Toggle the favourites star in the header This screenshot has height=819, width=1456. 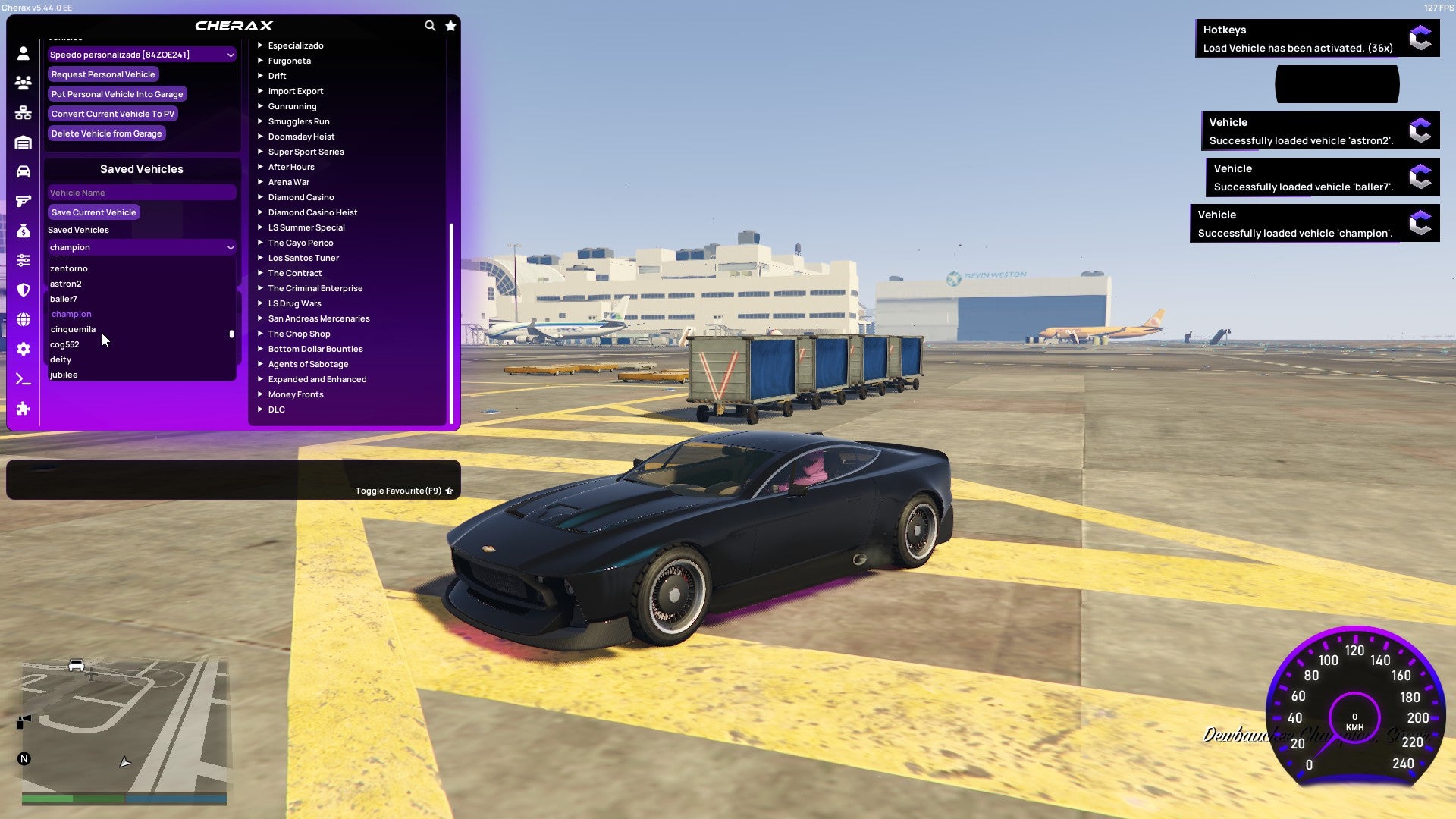click(x=450, y=25)
